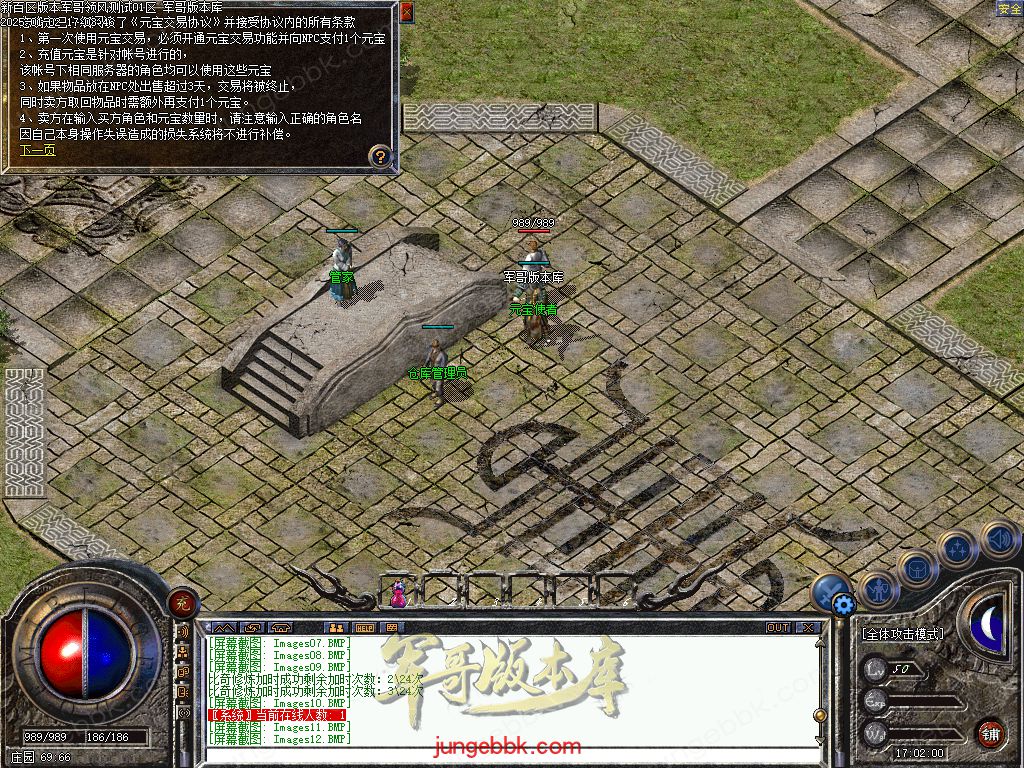Click the two-figures group button on chat toolbar
The width and height of the screenshot is (1024, 768).
(336, 628)
